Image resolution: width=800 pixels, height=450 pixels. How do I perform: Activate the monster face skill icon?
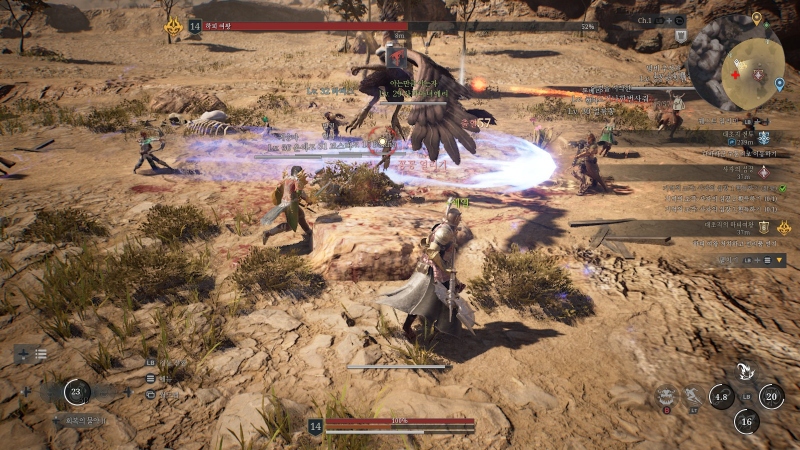[x=667, y=396]
